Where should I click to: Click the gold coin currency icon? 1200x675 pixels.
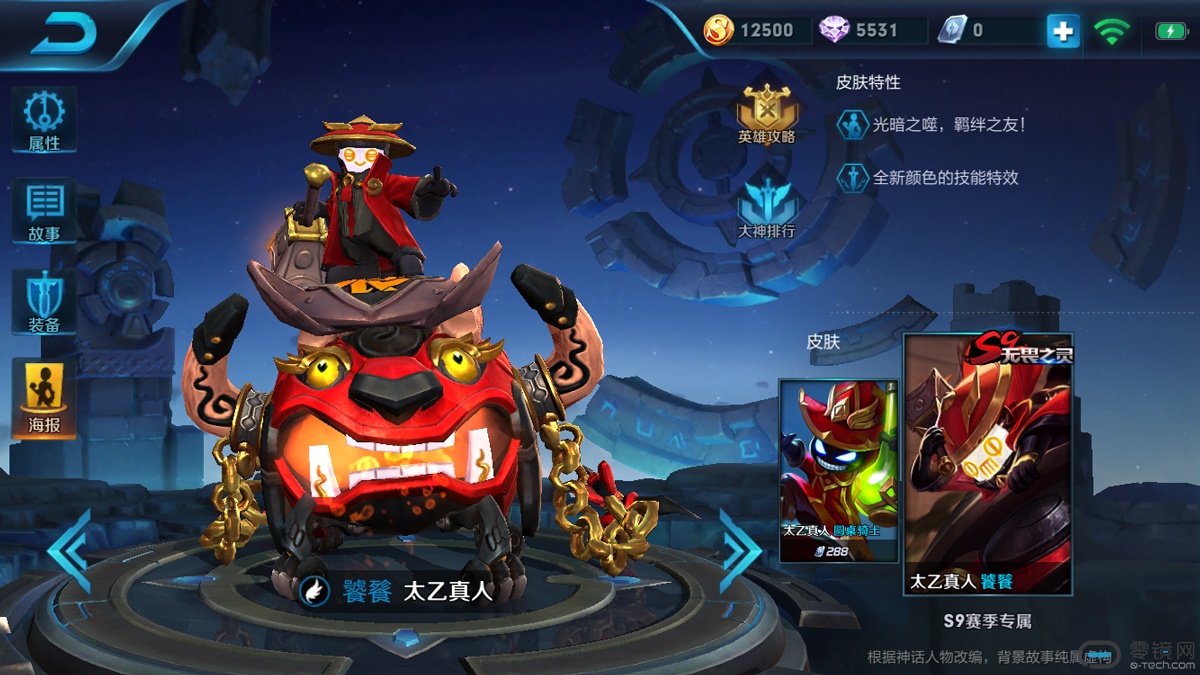[x=719, y=30]
